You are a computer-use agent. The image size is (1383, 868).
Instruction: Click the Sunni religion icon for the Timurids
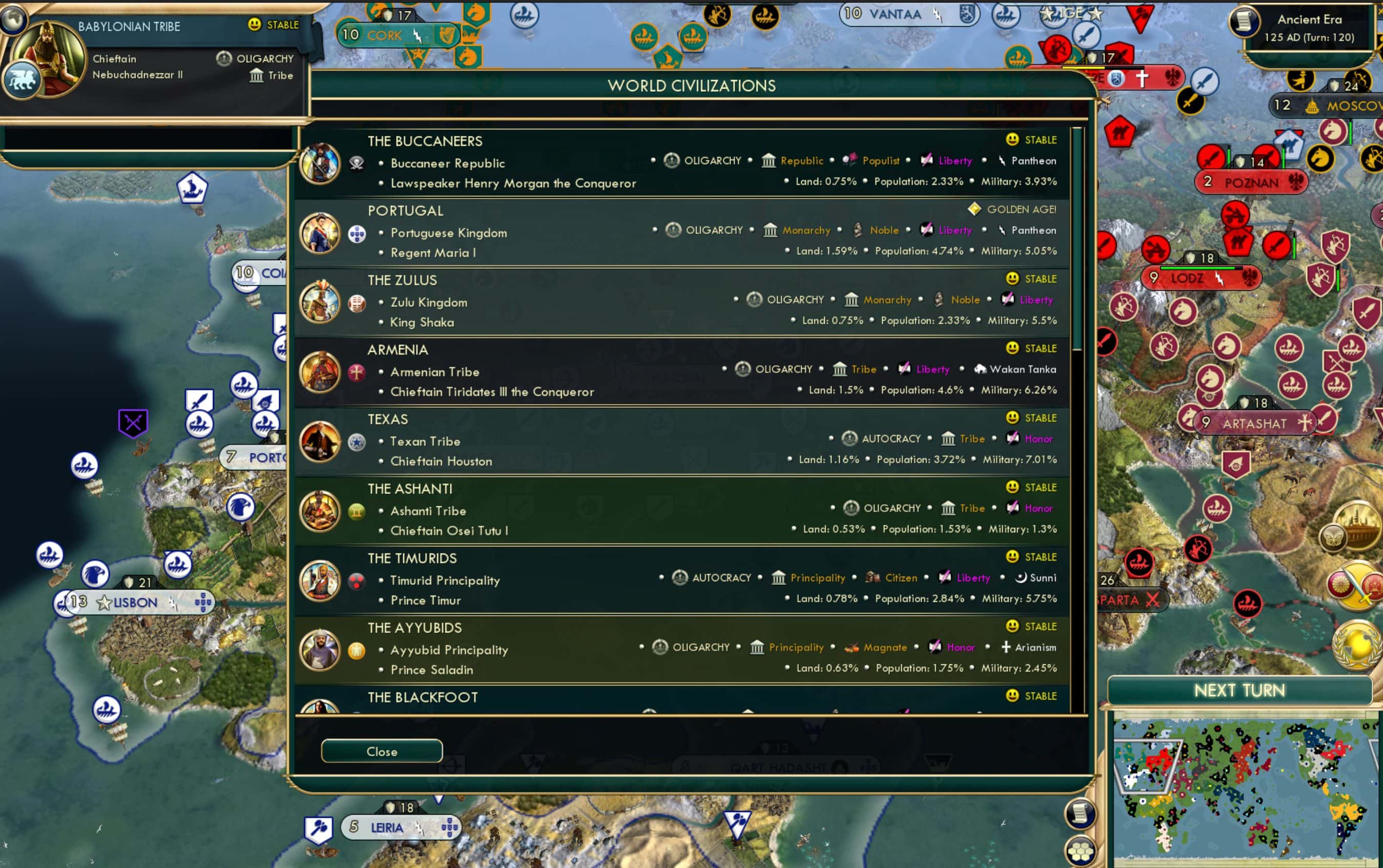click(x=1021, y=578)
